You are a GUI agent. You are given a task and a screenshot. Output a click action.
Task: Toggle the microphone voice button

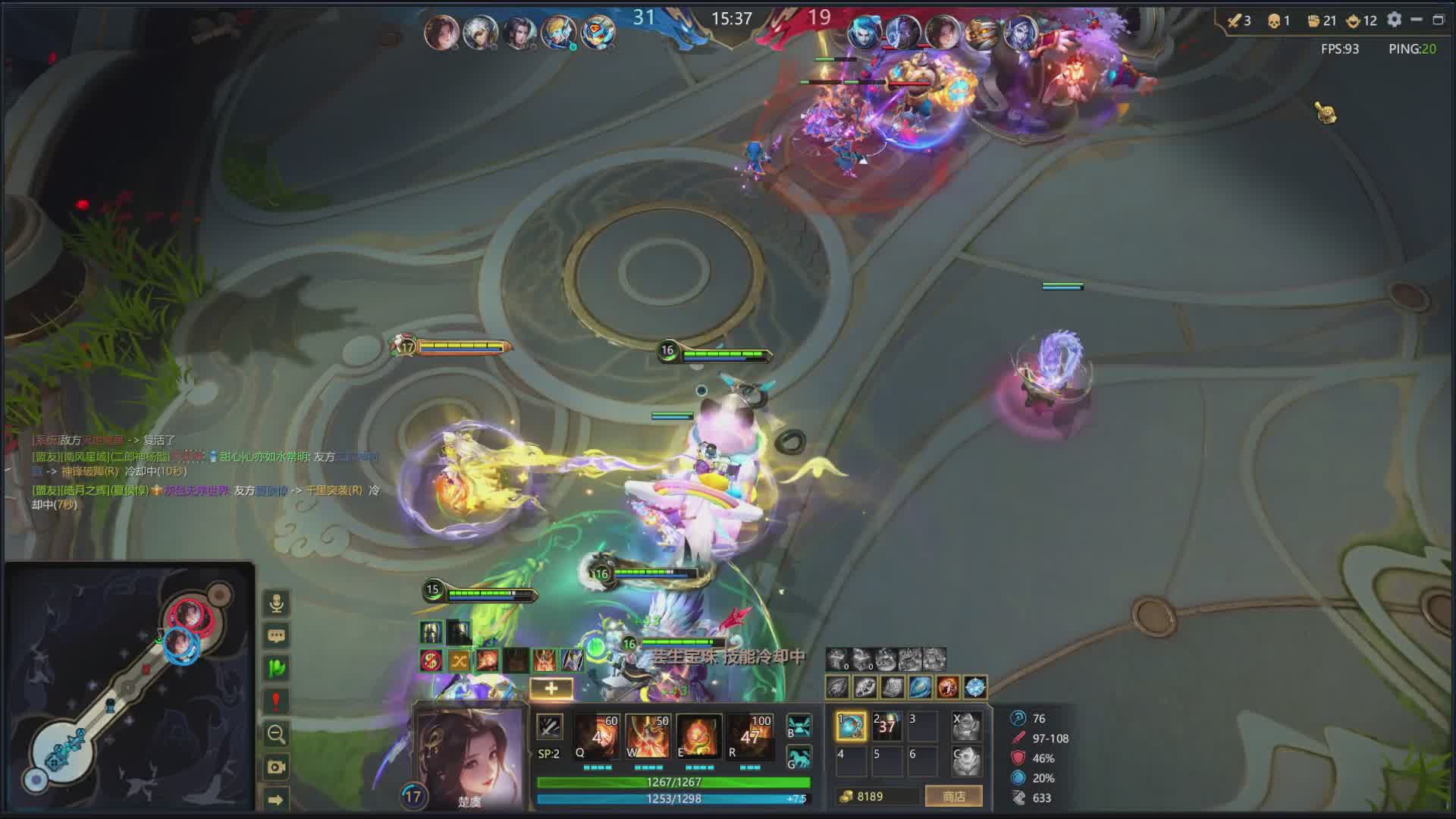[276, 604]
